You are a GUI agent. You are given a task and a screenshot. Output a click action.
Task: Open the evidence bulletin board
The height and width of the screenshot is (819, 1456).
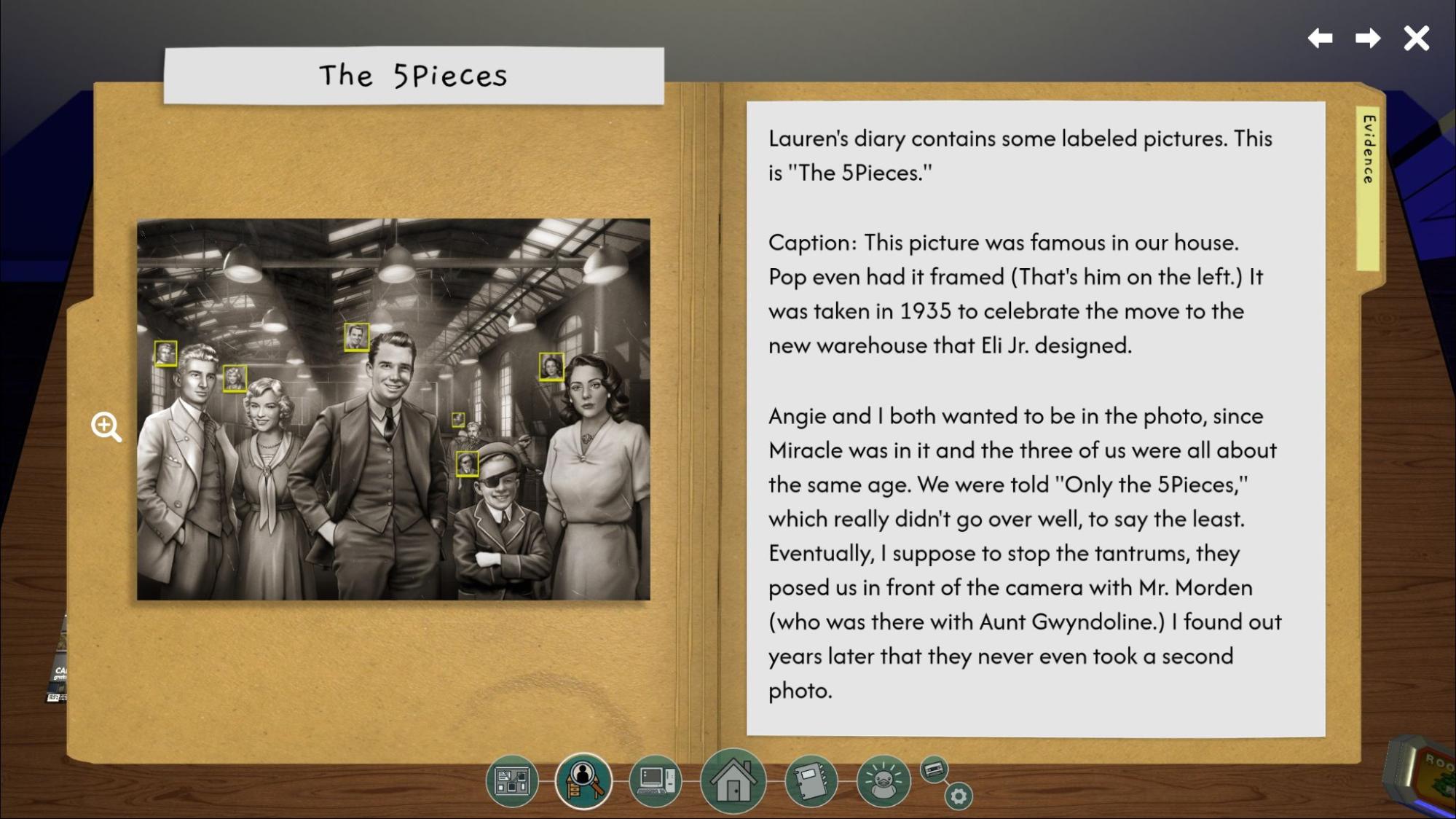512,781
